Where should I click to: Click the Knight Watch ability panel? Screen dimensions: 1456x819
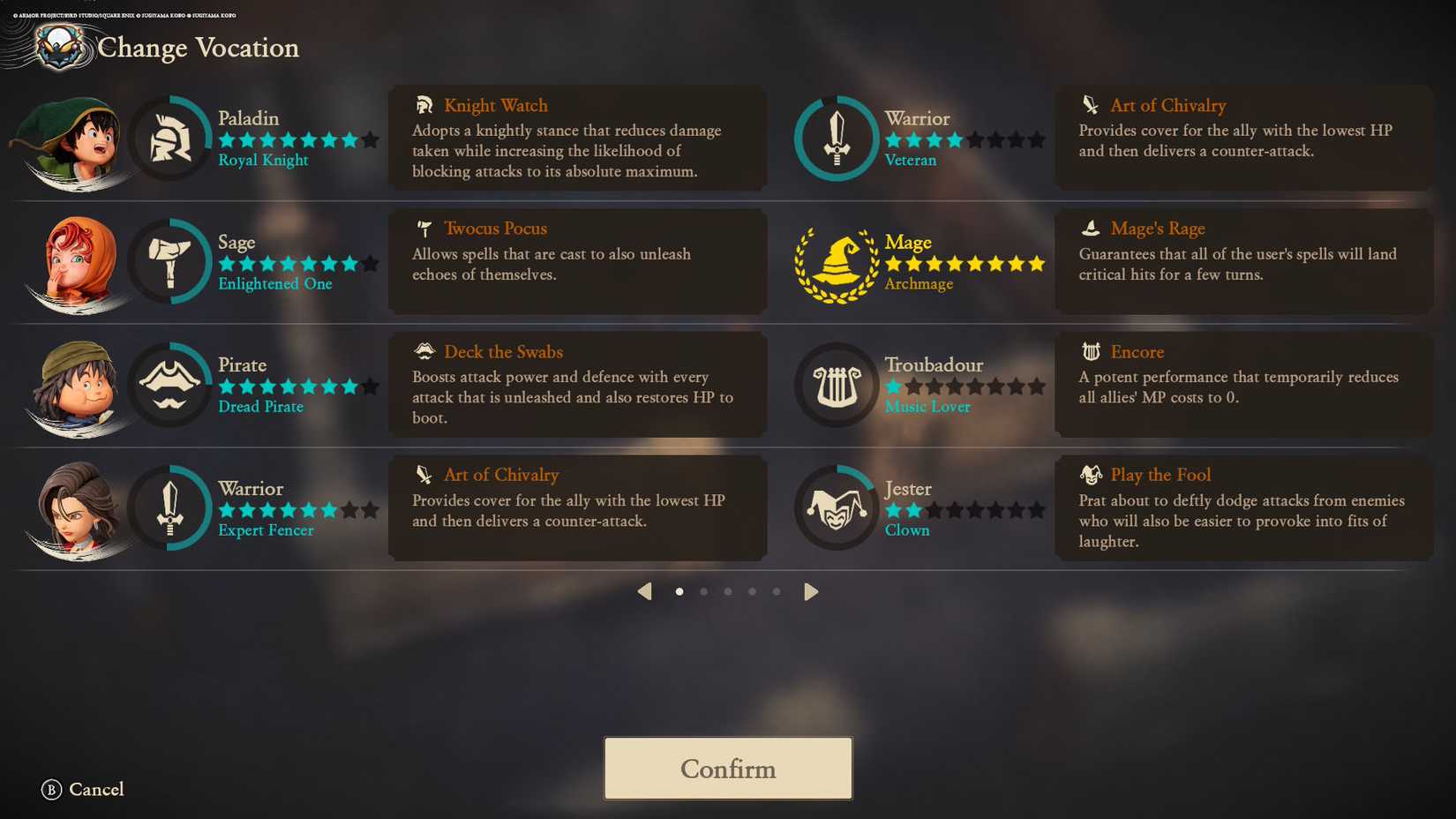pyautogui.click(x=577, y=139)
